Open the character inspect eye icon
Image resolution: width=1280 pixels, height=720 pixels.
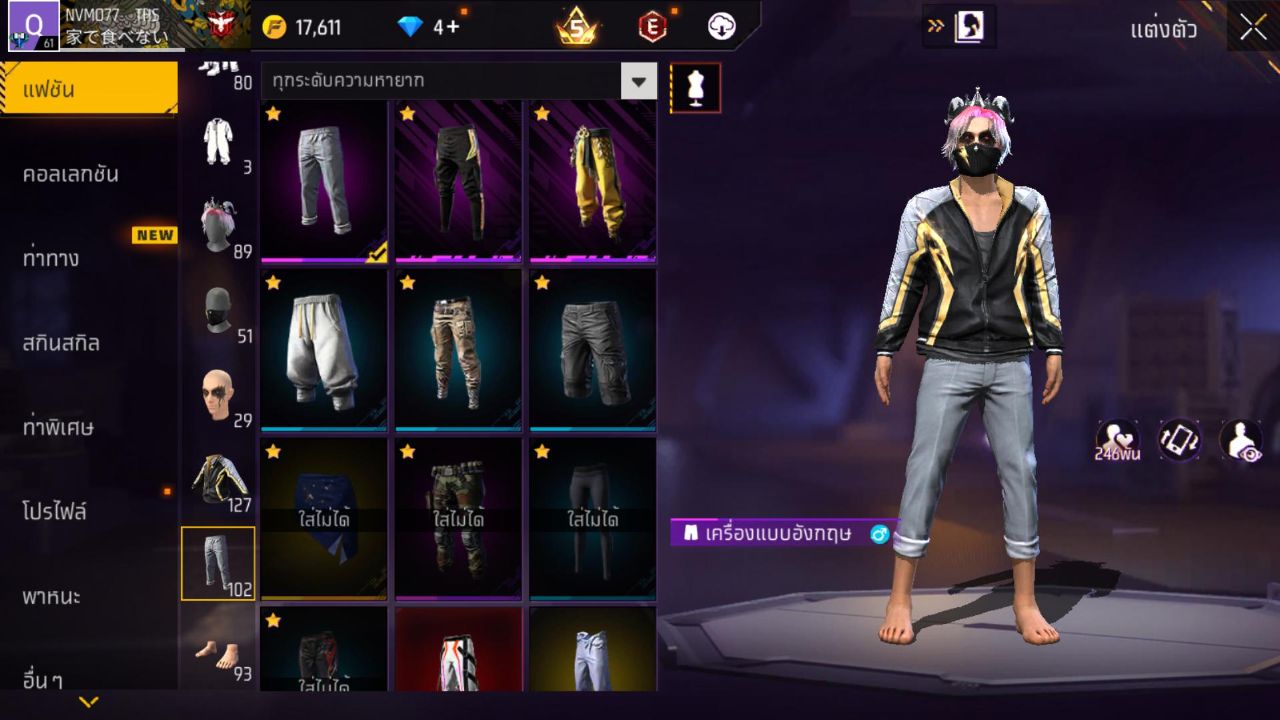(x=1242, y=441)
